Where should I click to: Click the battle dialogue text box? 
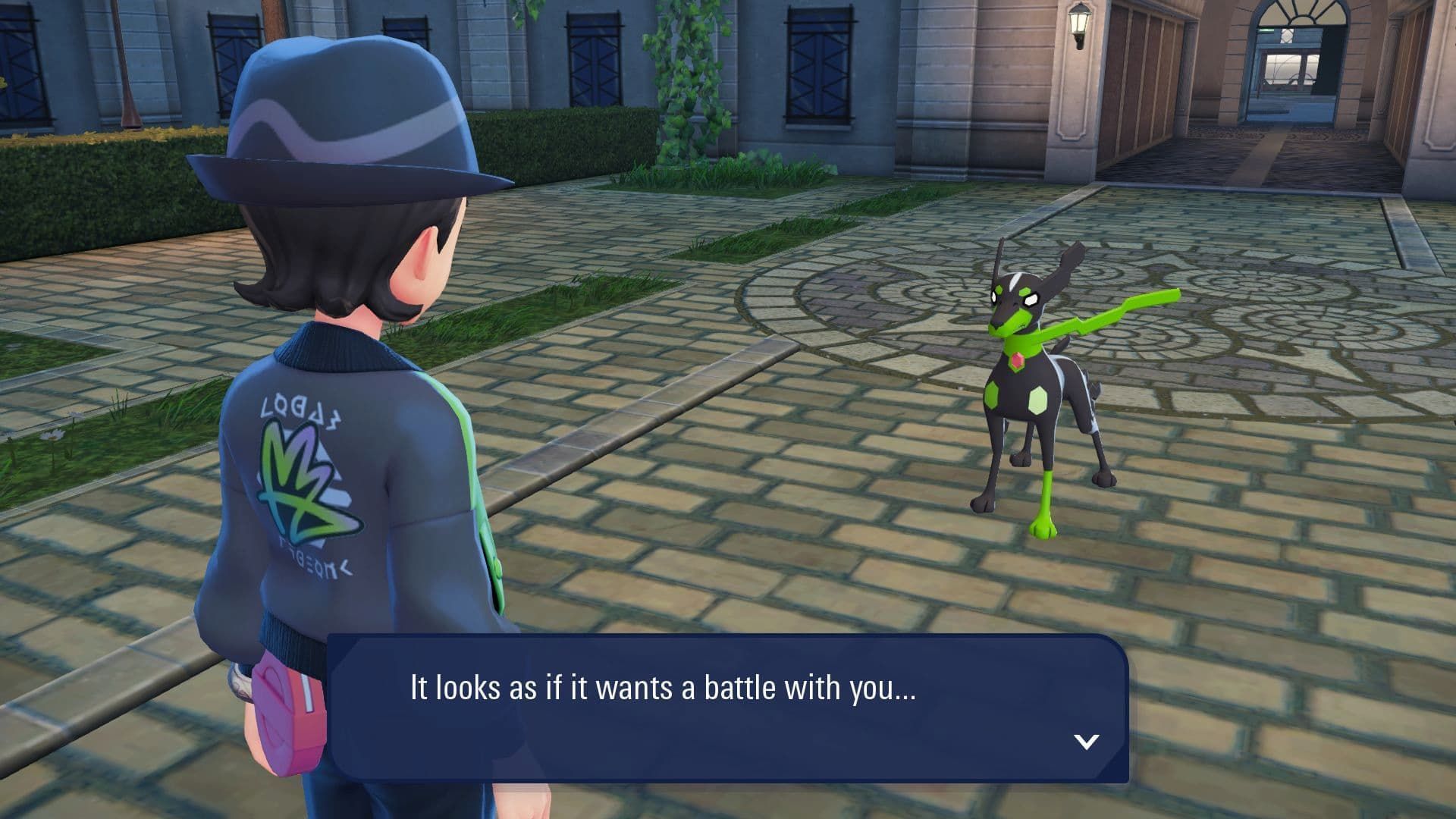(726, 708)
